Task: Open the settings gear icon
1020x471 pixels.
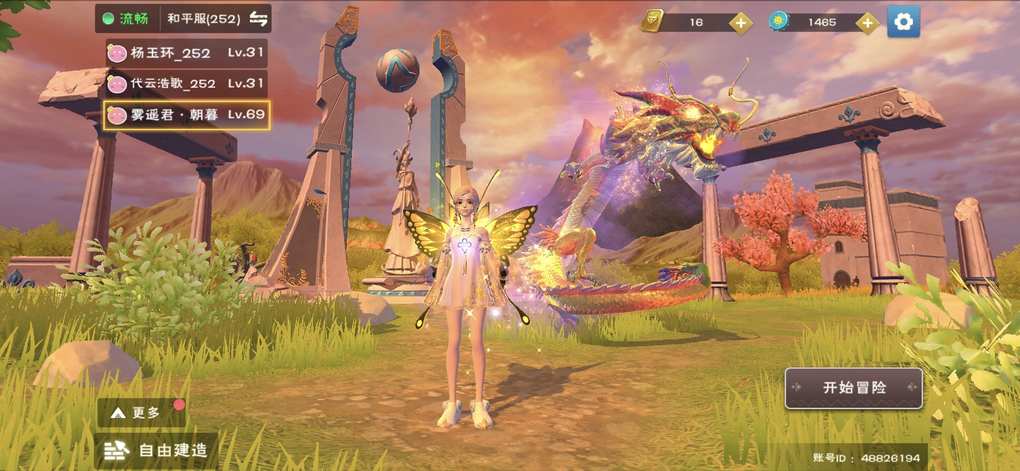Action: [904, 21]
